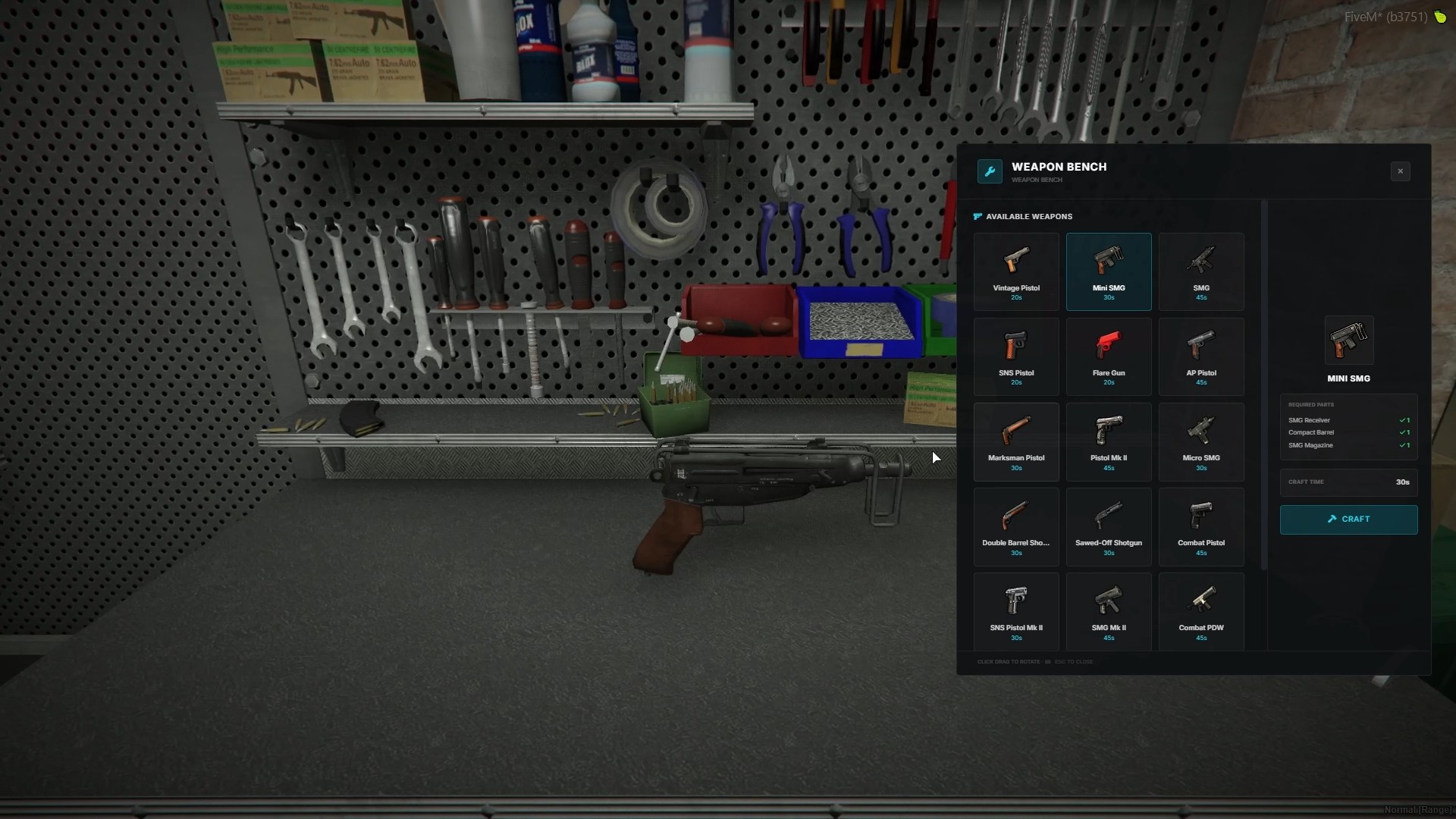The height and width of the screenshot is (819, 1456).
Task: Select the Double Barrel Shotgun tile
Action: (1016, 526)
